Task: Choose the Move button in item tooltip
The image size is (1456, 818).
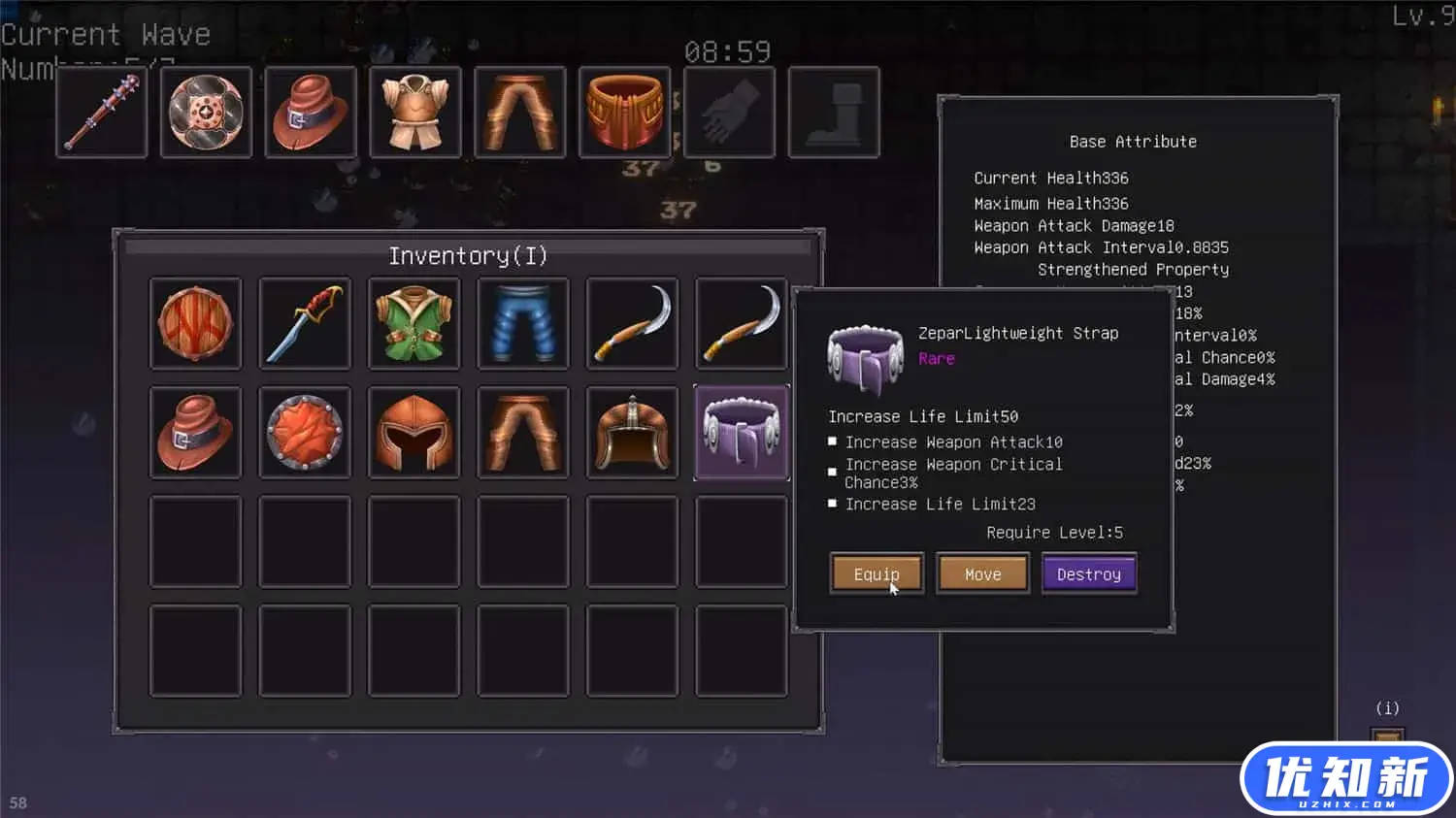Action: (982, 574)
